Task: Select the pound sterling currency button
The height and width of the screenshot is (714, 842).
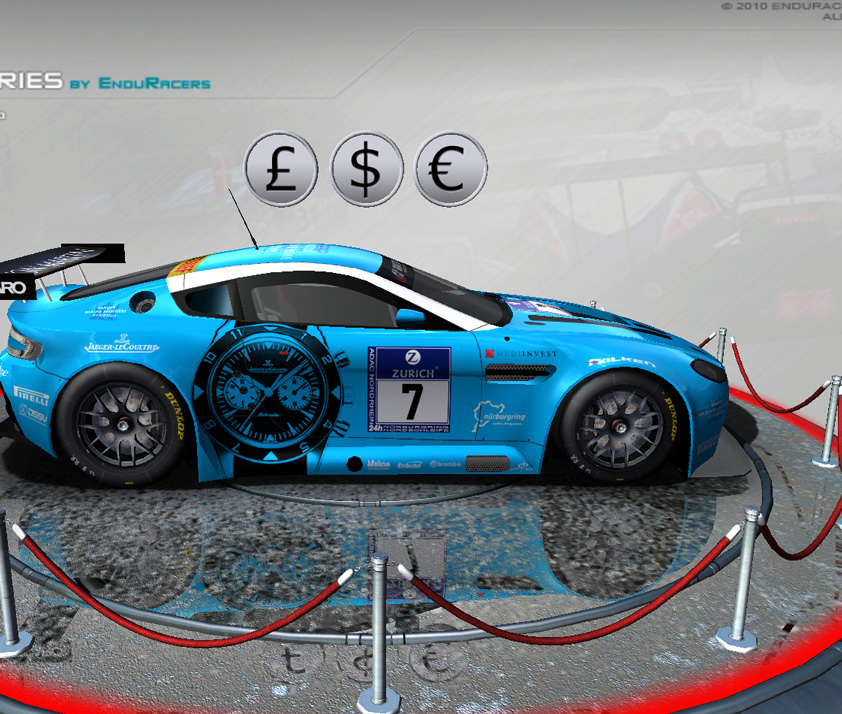Action: tap(281, 168)
